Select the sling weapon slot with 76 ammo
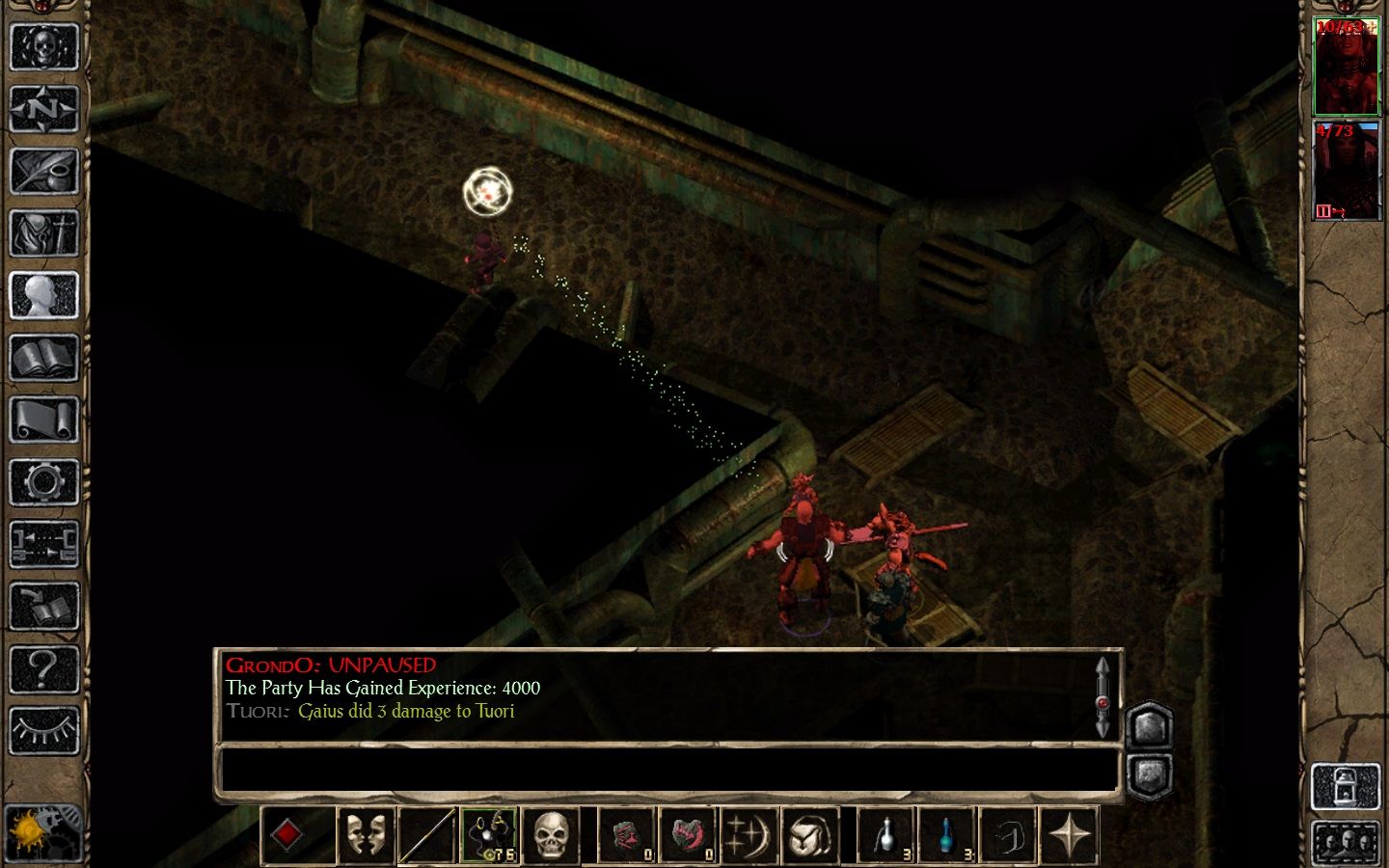This screenshot has height=868, width=1389. [489, 835]
